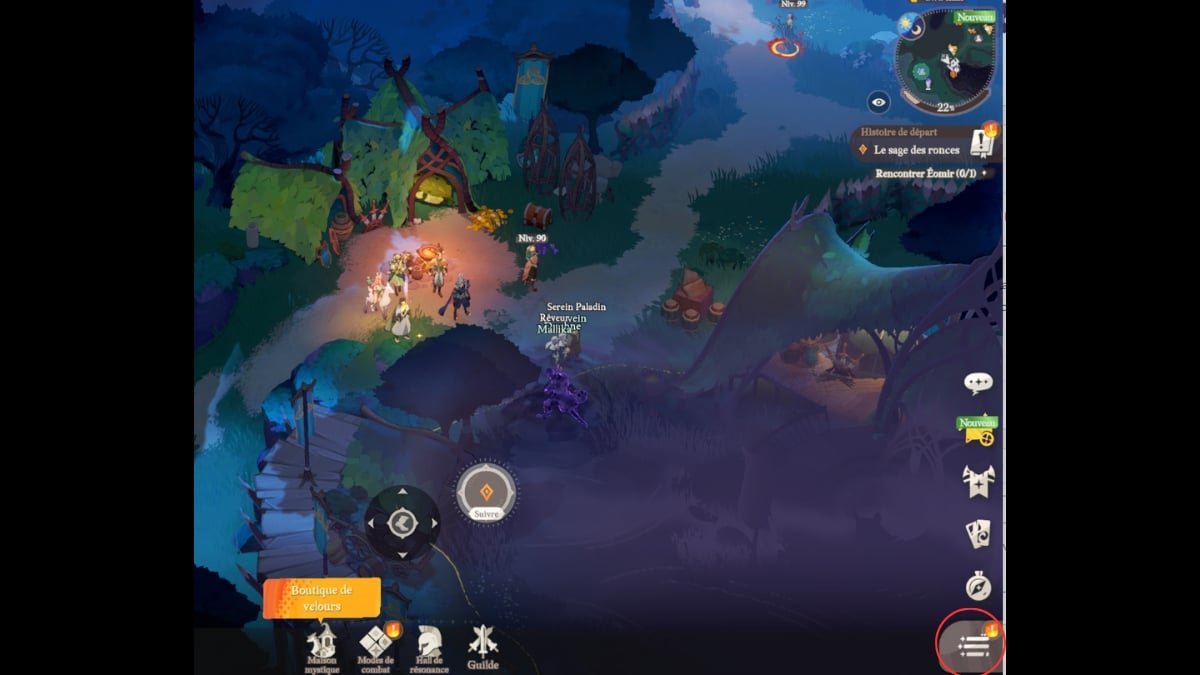Open the chat speech bubble
This screenshot has width=1200, height=675.
(x=977, y=383)
